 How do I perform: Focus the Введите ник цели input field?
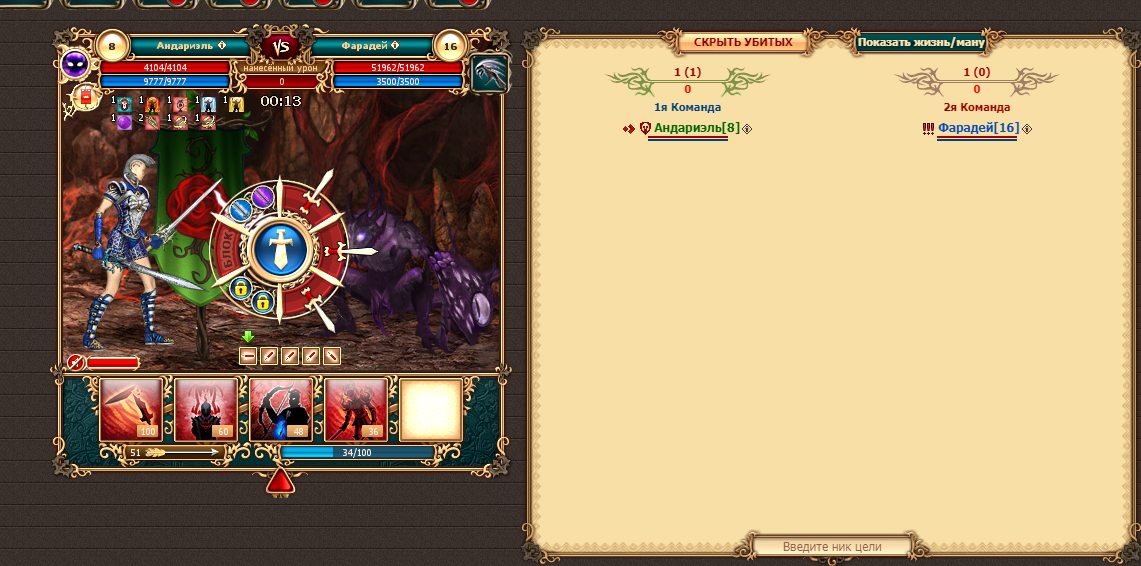832,546
